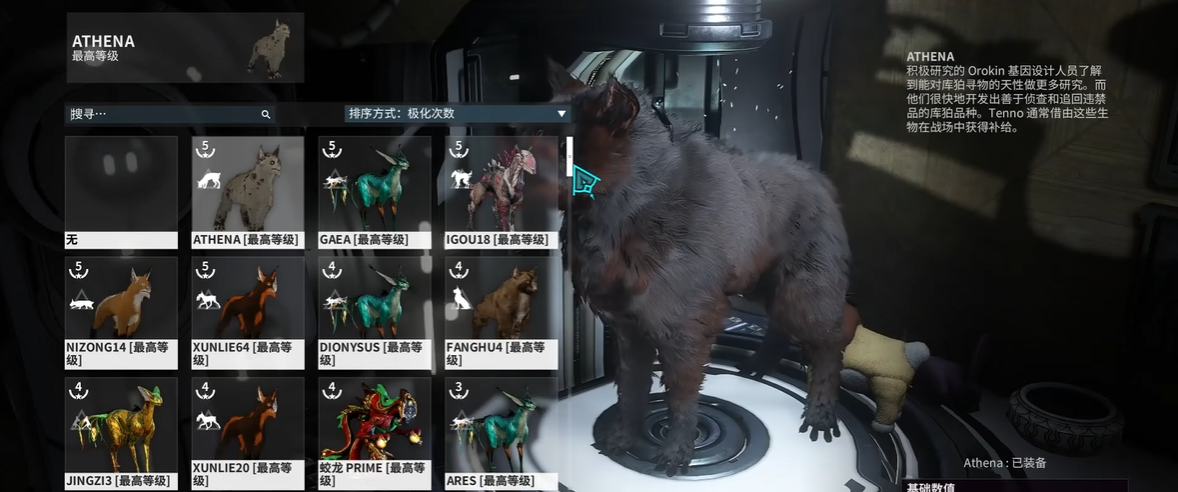Select the JINGZI3 companion tile
The image size is (1178, 492).
click(121, 432)
